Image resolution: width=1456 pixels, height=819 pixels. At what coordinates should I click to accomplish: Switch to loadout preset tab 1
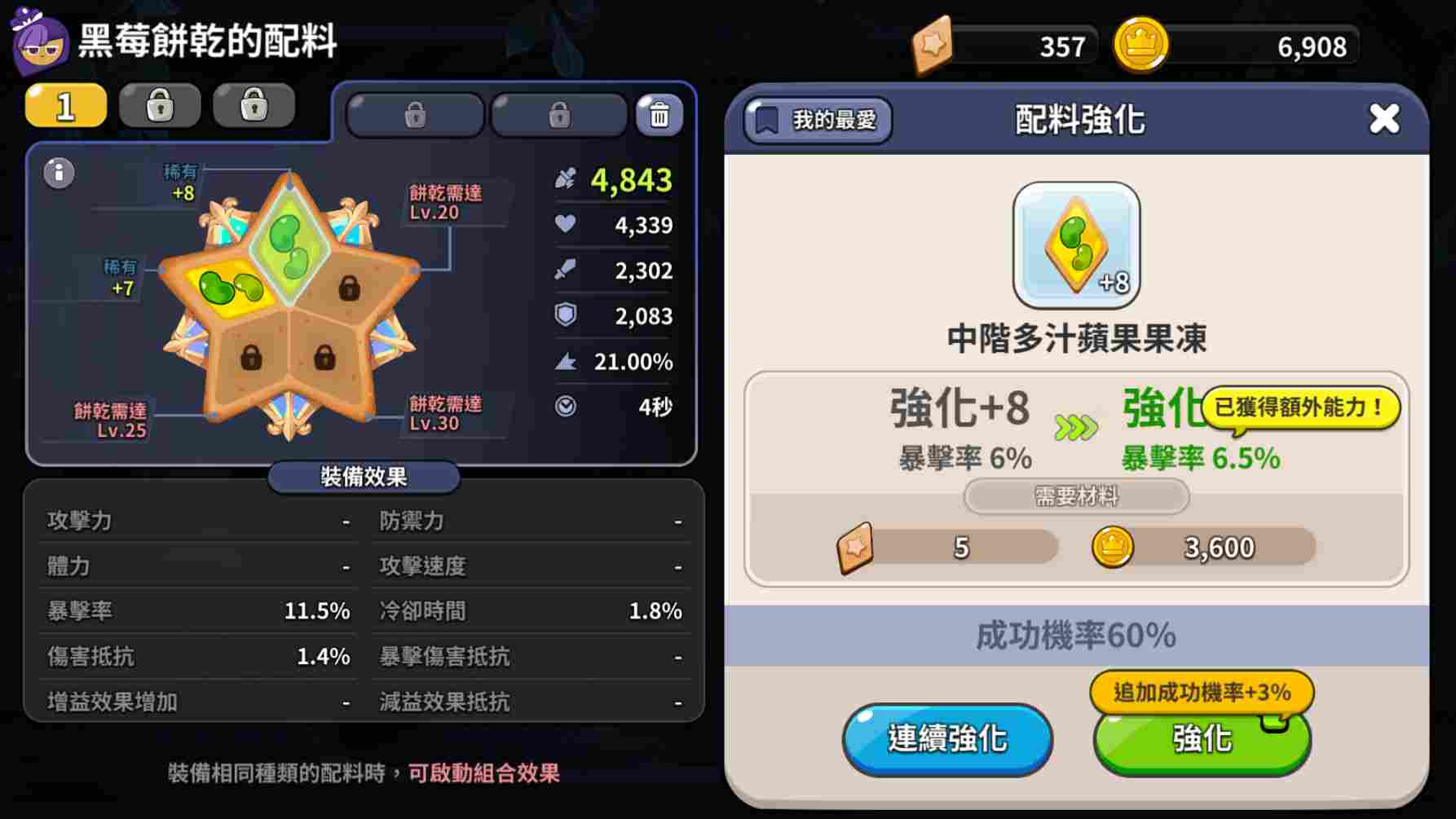65,105
